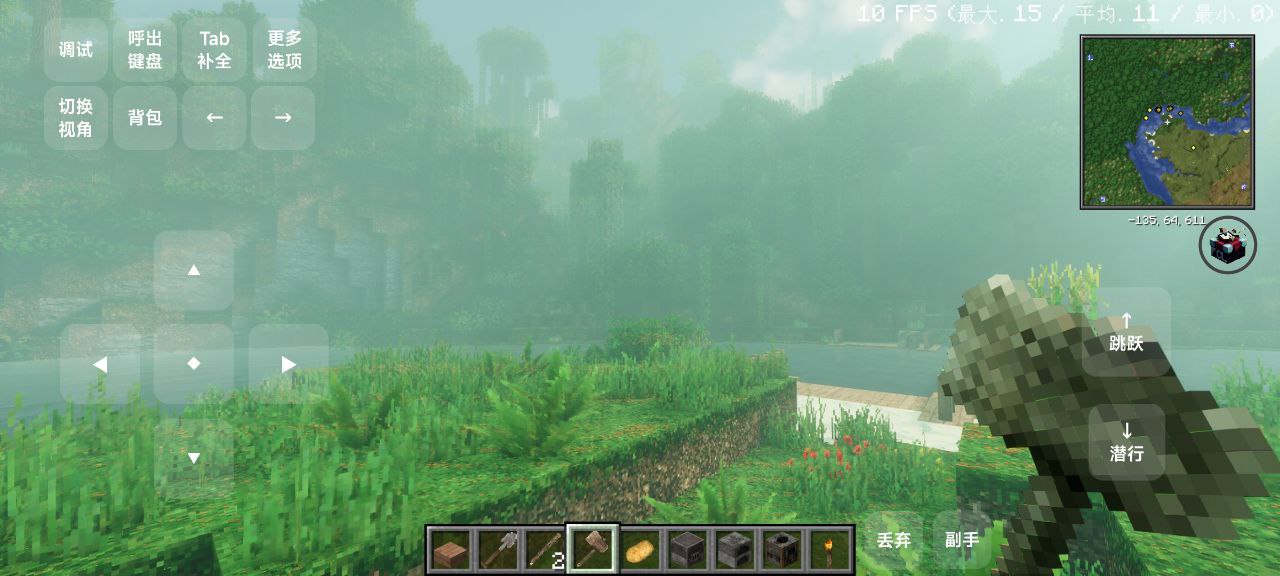Viewport: 1280px width, 576px height.
Task: Open 更多选项 more options
Action: 284,50
